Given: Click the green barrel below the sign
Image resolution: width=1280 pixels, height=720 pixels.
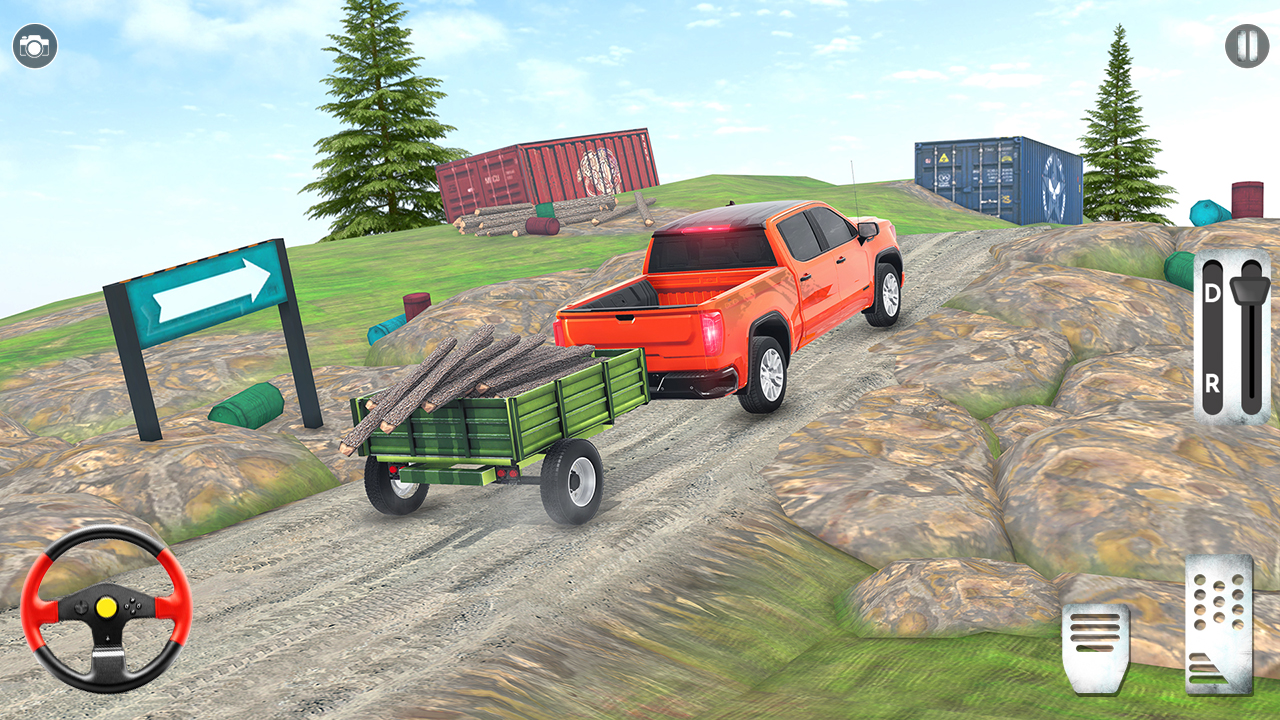Looking at the screenshot, I should point(245,405).
